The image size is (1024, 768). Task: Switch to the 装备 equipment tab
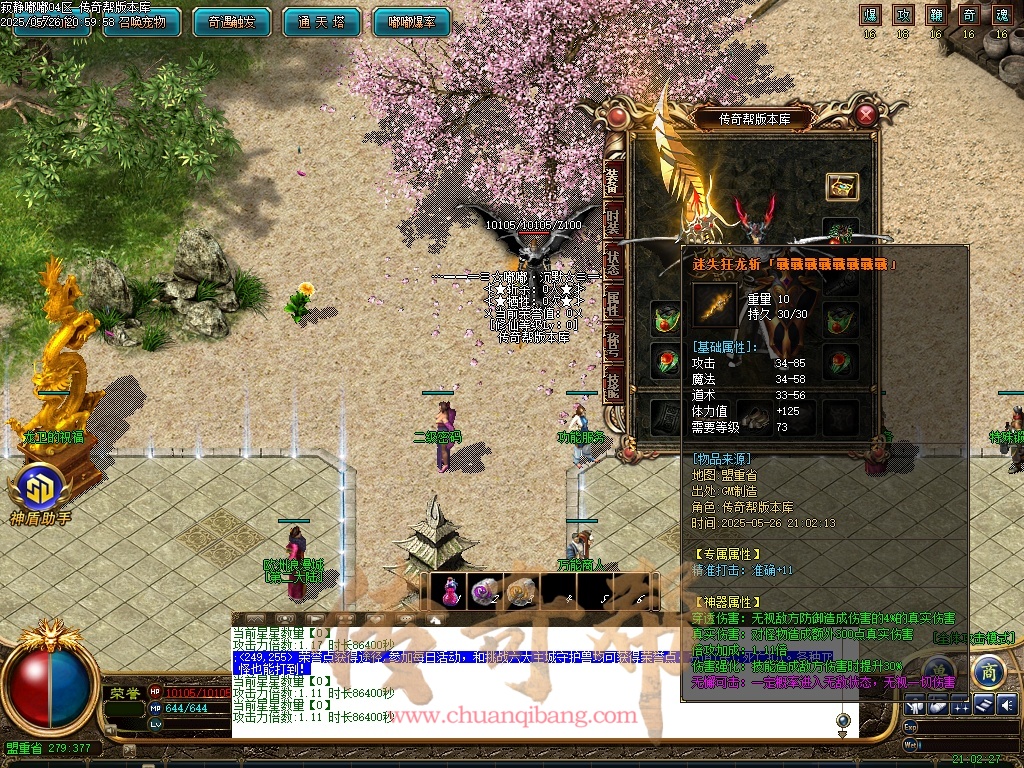click(x=614, y=180)
